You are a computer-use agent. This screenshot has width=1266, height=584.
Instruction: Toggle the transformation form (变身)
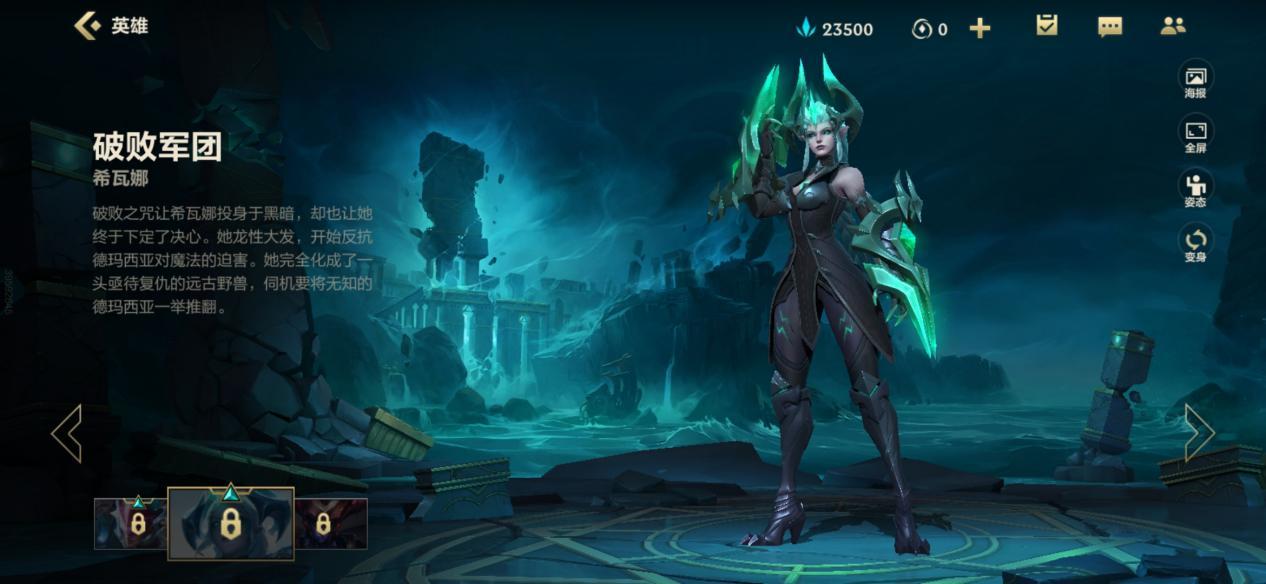1195,243
